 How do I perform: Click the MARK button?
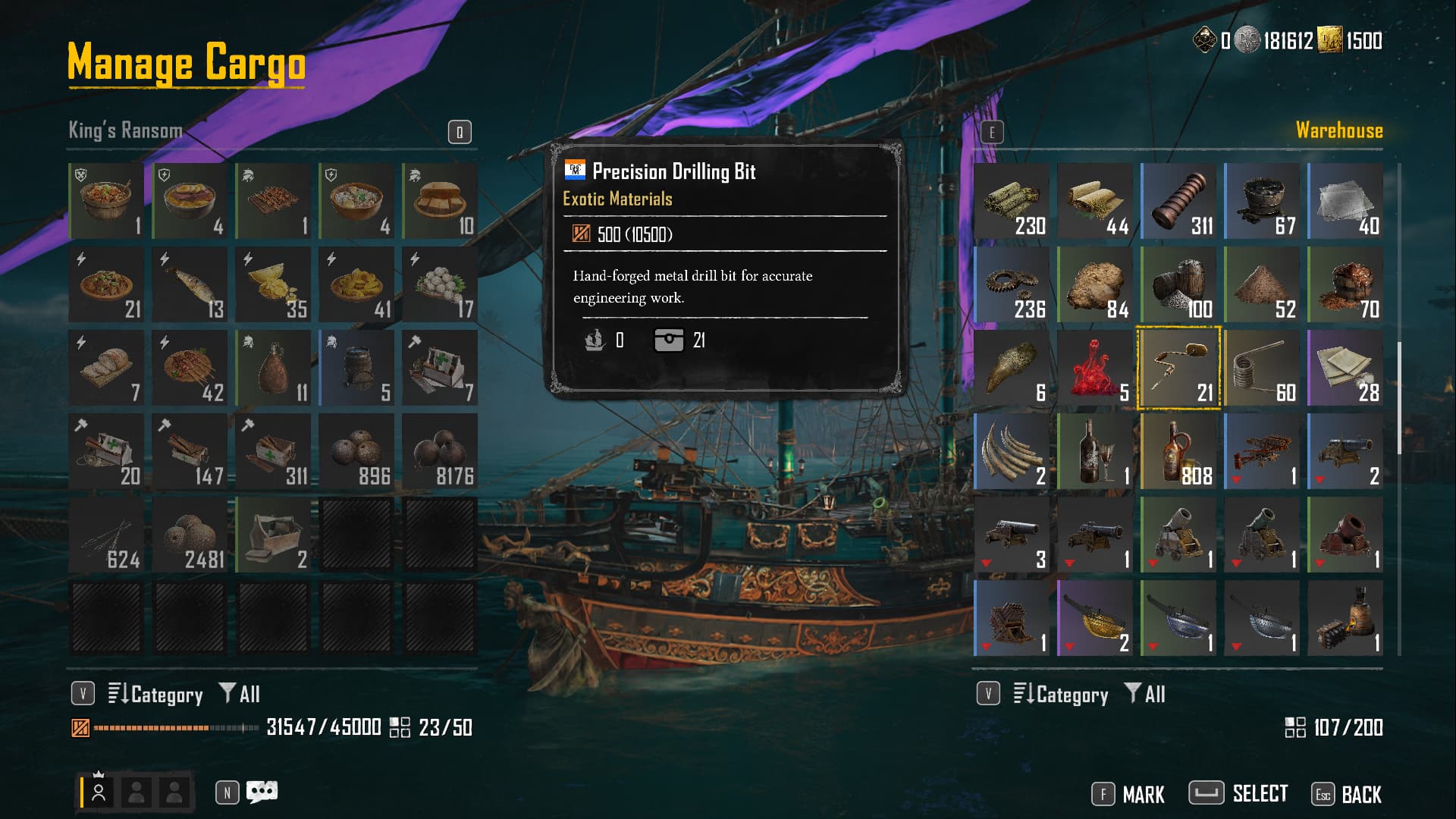[x=1128, y=794]
